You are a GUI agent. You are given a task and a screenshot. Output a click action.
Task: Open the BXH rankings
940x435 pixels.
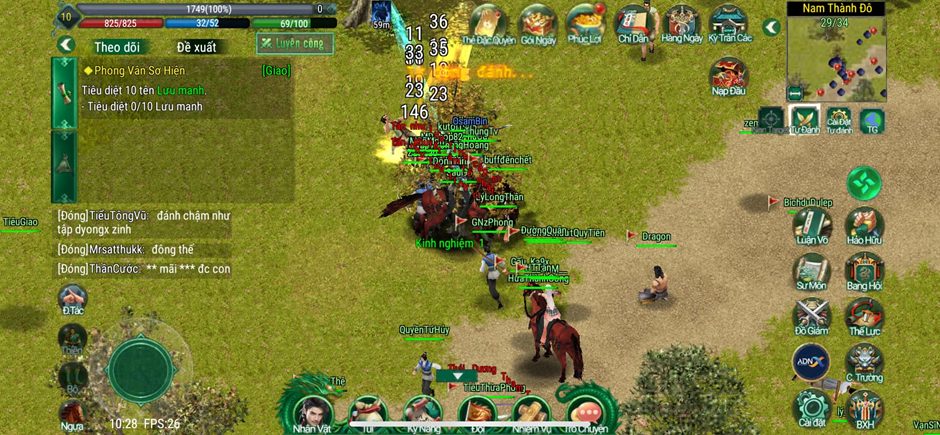click(865, 408)
